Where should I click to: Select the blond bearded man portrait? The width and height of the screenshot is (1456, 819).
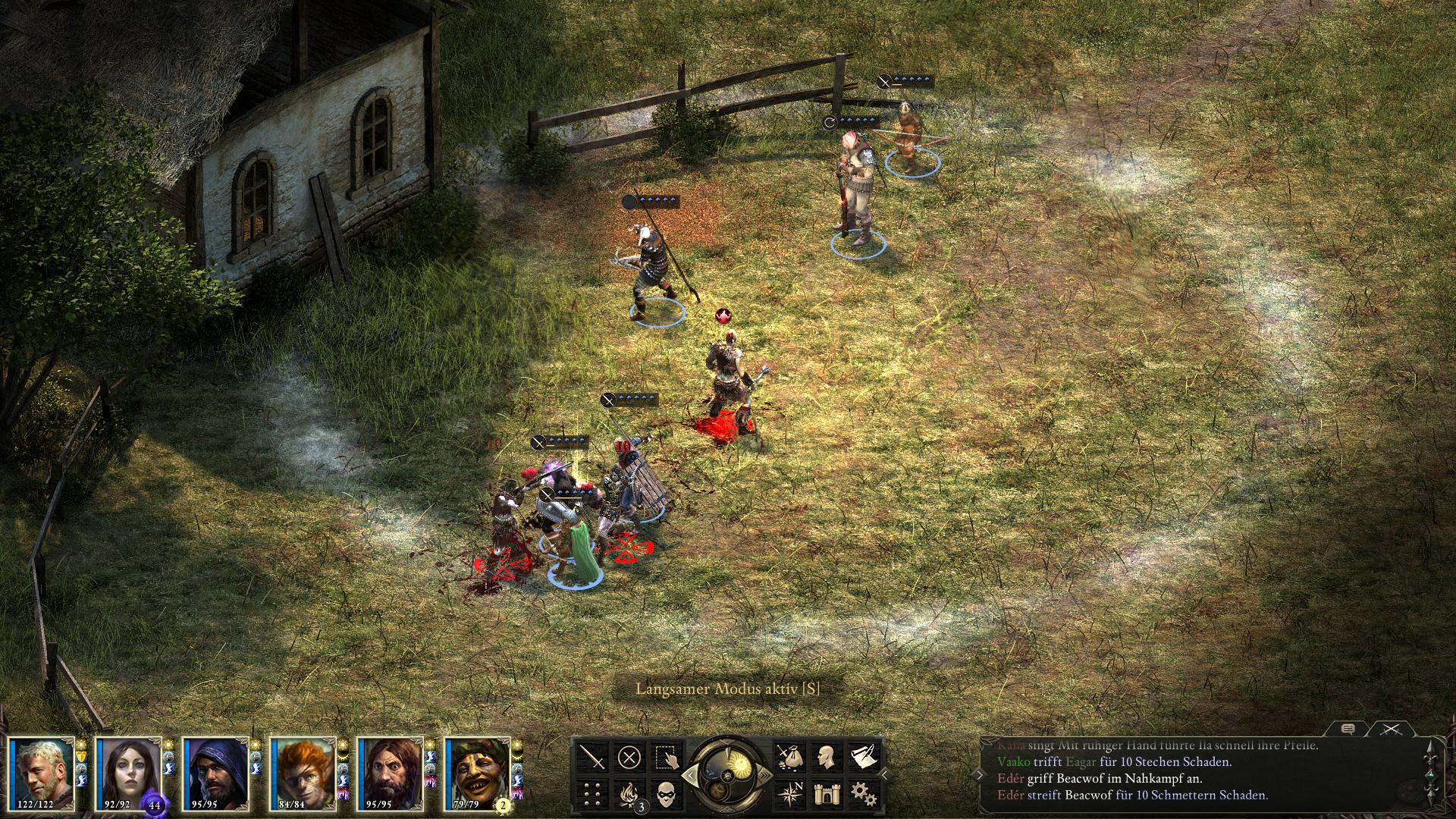tap(41, 773)
